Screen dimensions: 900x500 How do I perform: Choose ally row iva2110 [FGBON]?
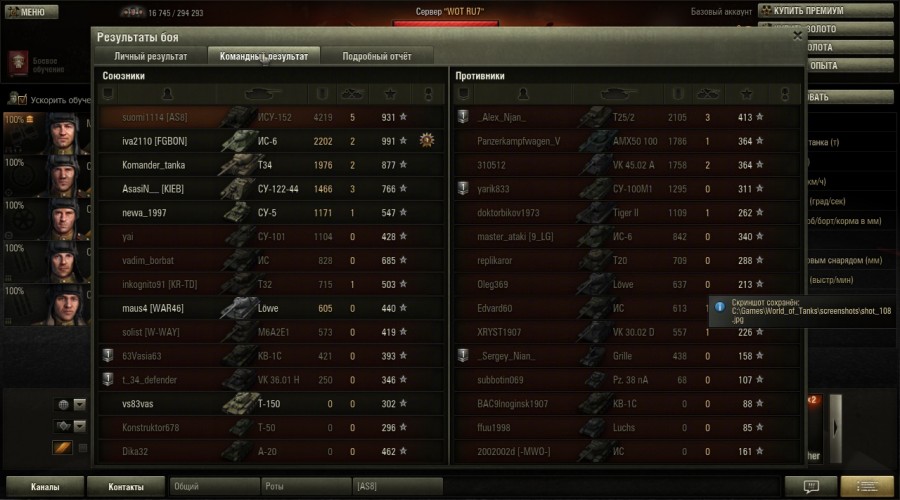(x=272, y=141)
